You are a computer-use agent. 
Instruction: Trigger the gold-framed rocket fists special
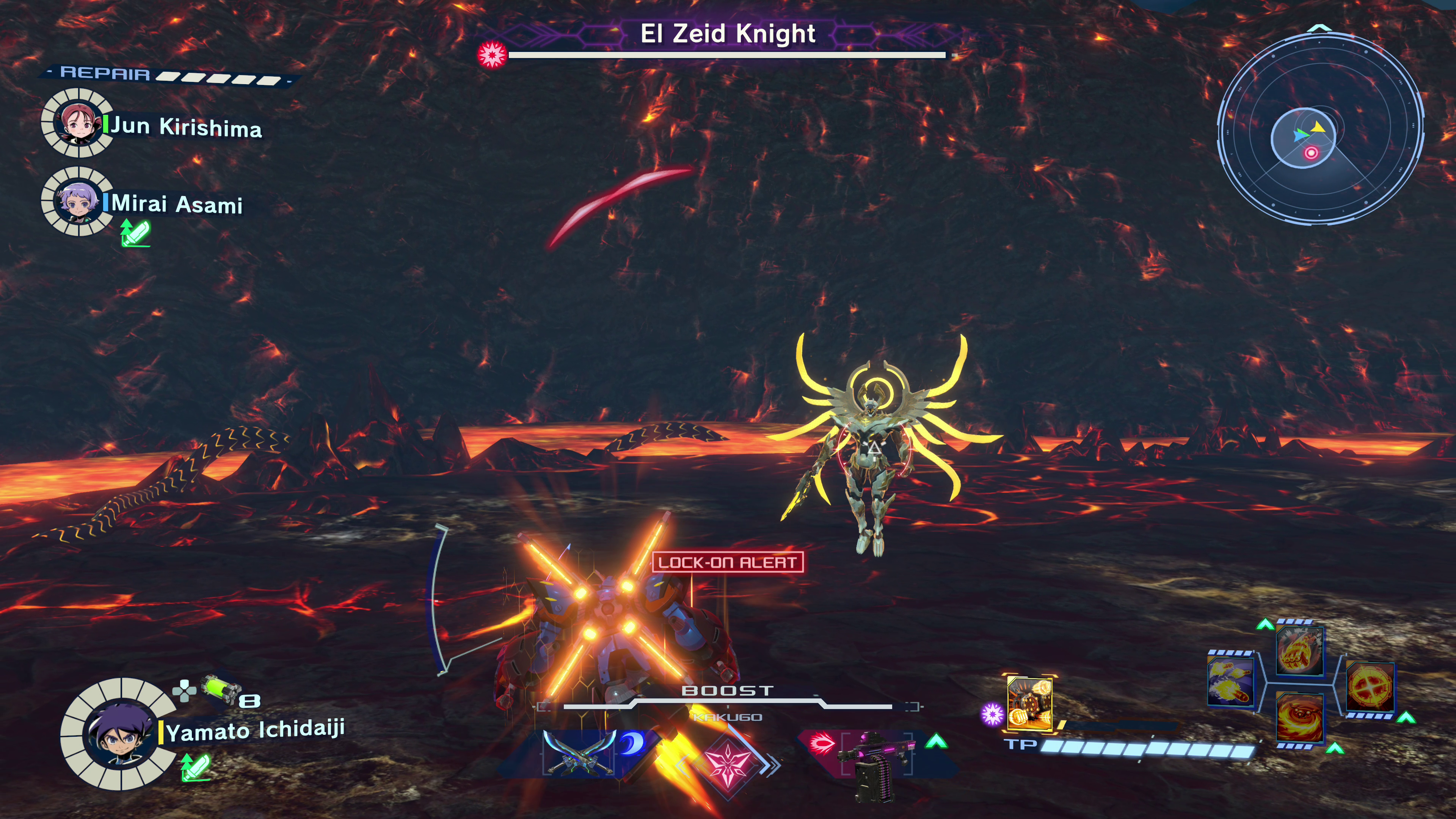click(1029, 702)
